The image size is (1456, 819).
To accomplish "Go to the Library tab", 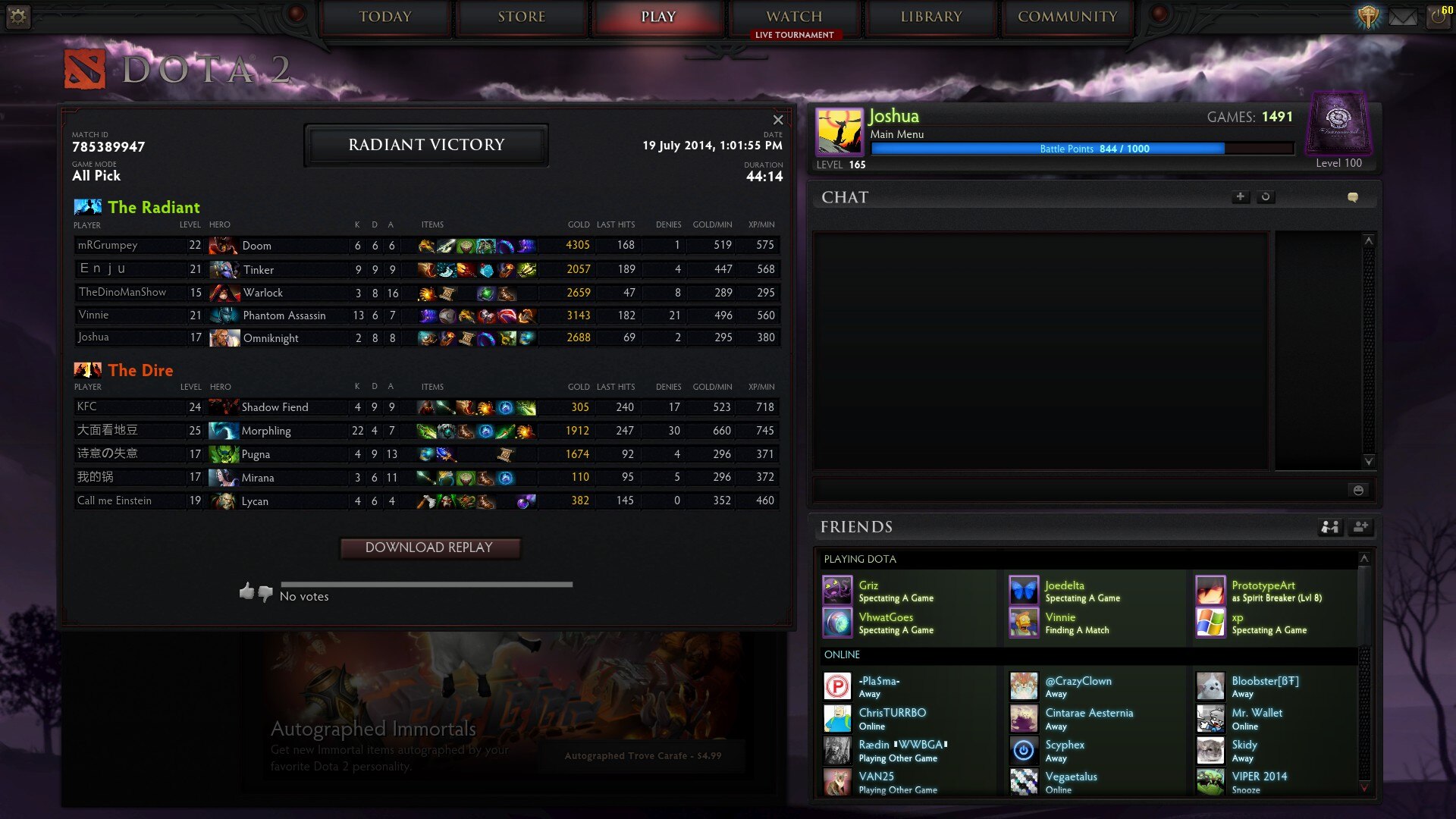I will (x=931, y=17).
